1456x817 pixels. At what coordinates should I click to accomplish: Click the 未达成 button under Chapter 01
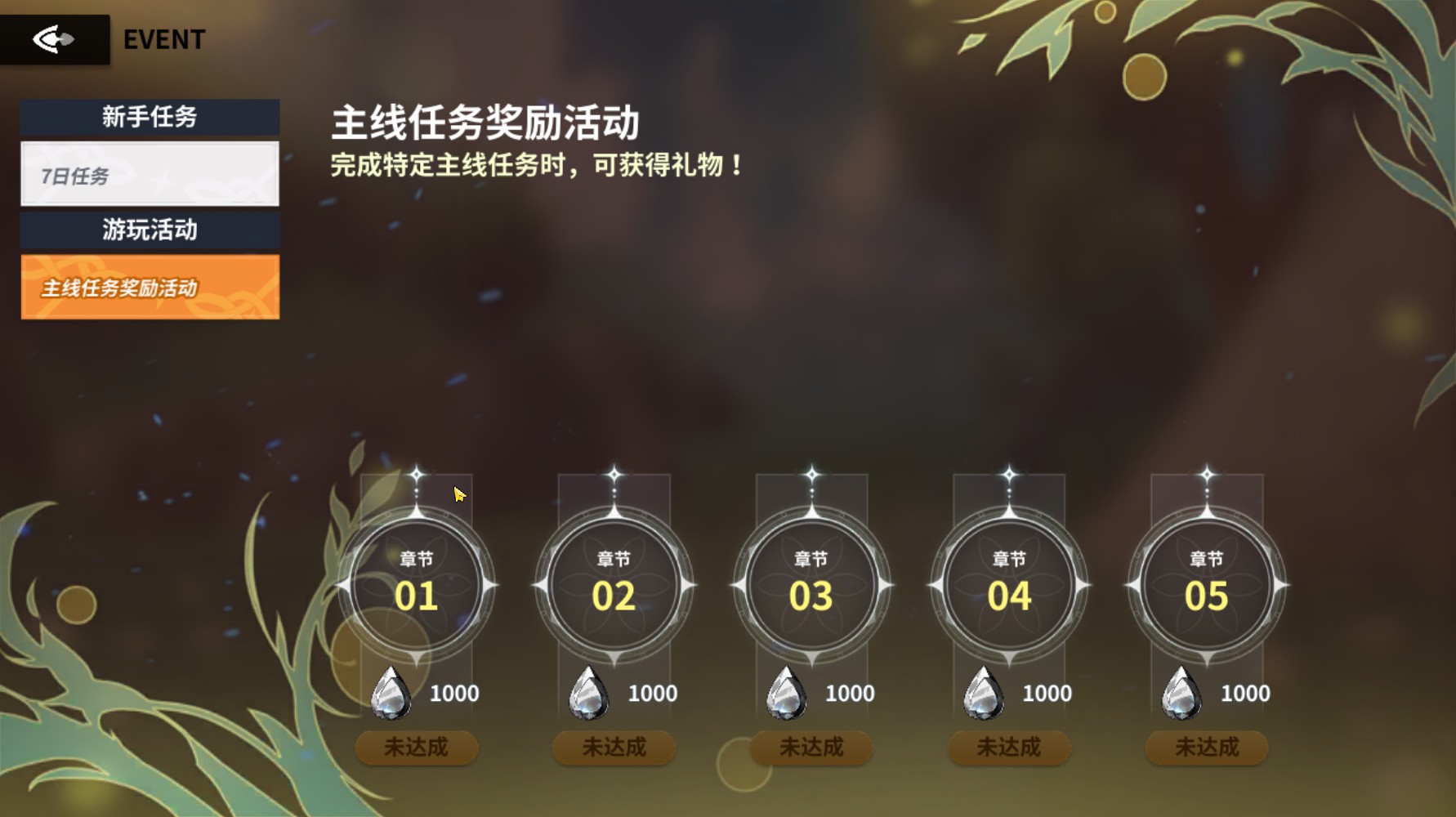pyautogui.click(x=417, y=747)
